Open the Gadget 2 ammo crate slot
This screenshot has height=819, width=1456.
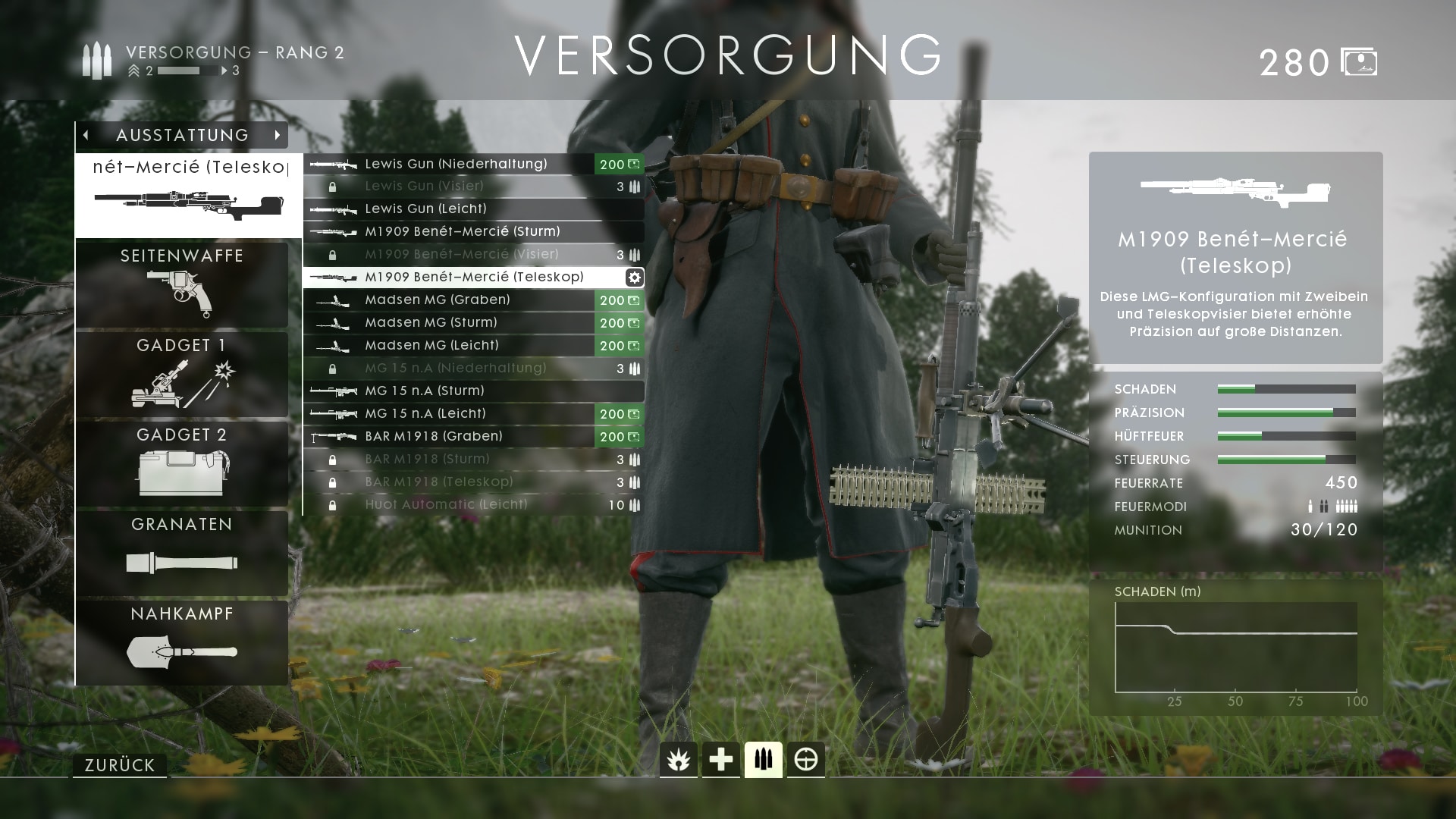tap(182, 463)
